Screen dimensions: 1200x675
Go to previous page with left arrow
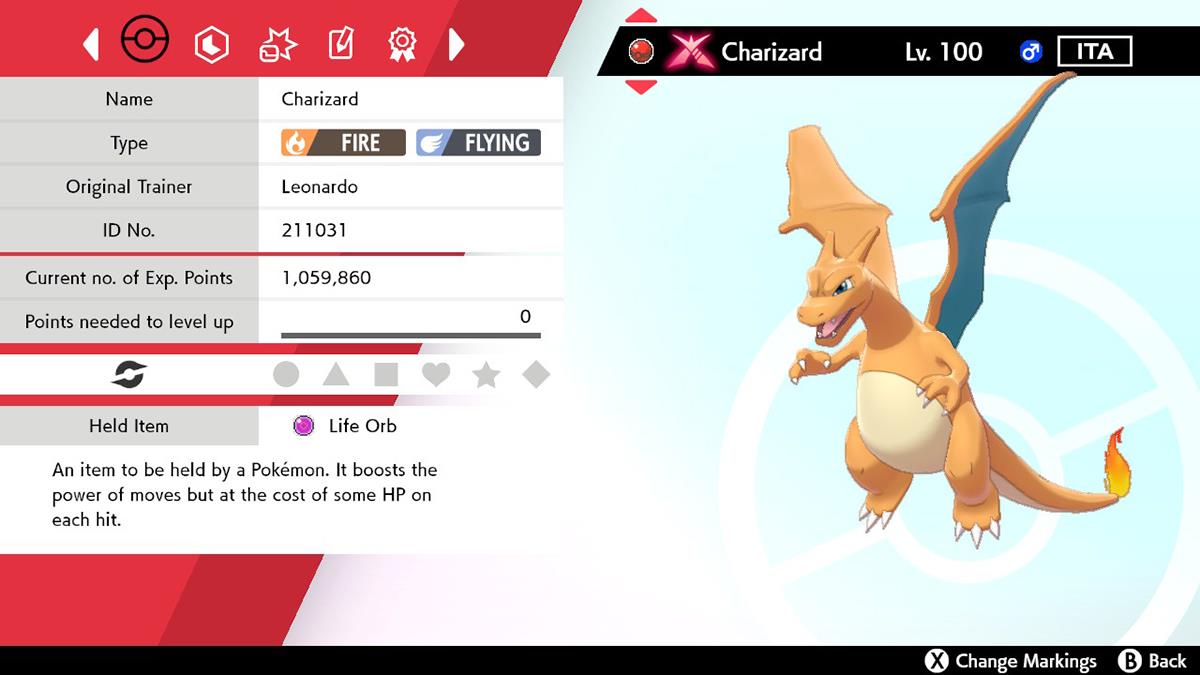pyautogui.click(x=91, y=43)
